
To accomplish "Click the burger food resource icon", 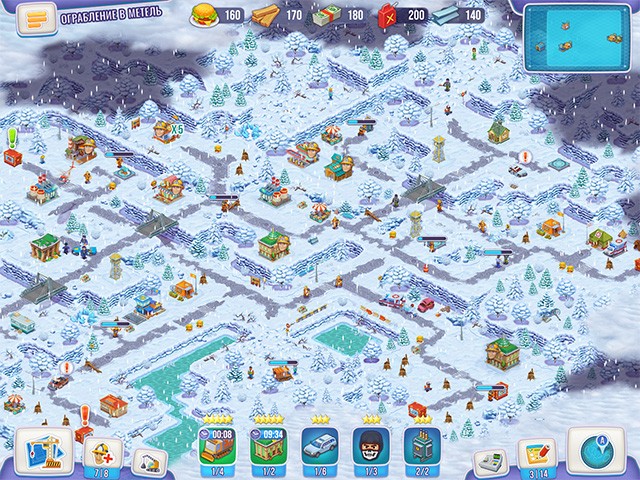I will point(206,15).
